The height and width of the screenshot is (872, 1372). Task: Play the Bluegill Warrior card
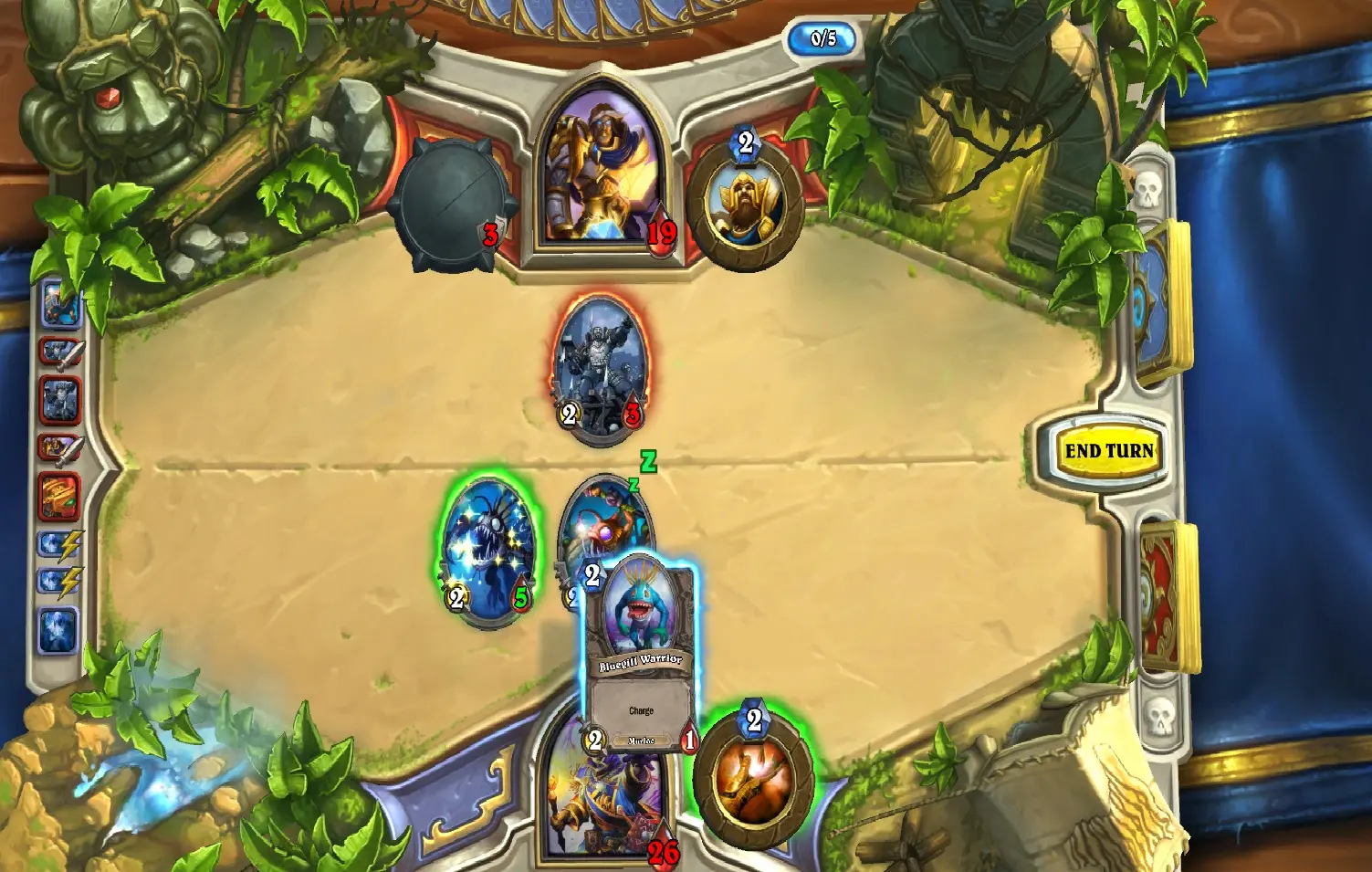[x=640, y=653]
